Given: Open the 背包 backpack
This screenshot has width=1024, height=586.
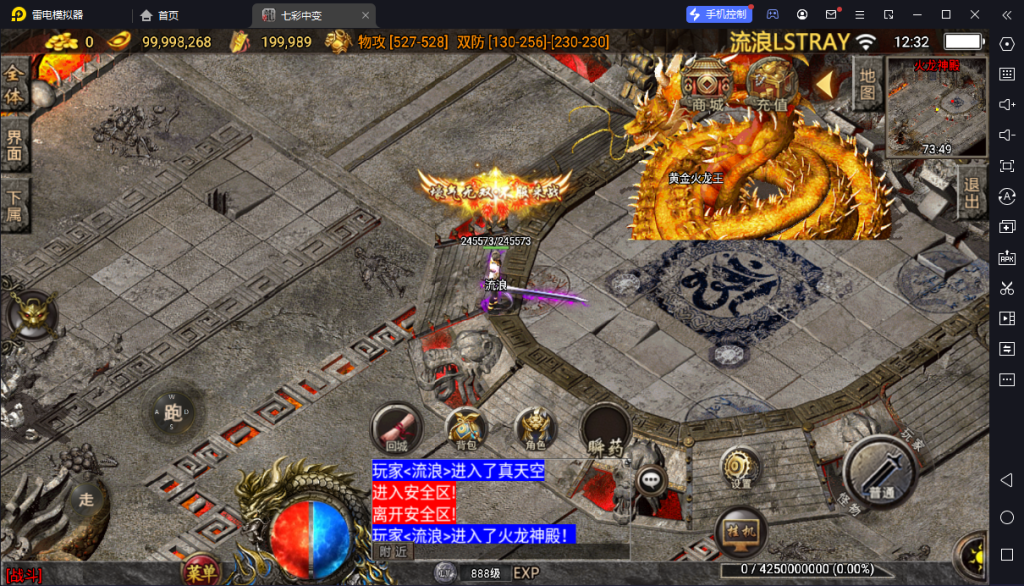Looking at the screenshot, I should click(466, 428).
